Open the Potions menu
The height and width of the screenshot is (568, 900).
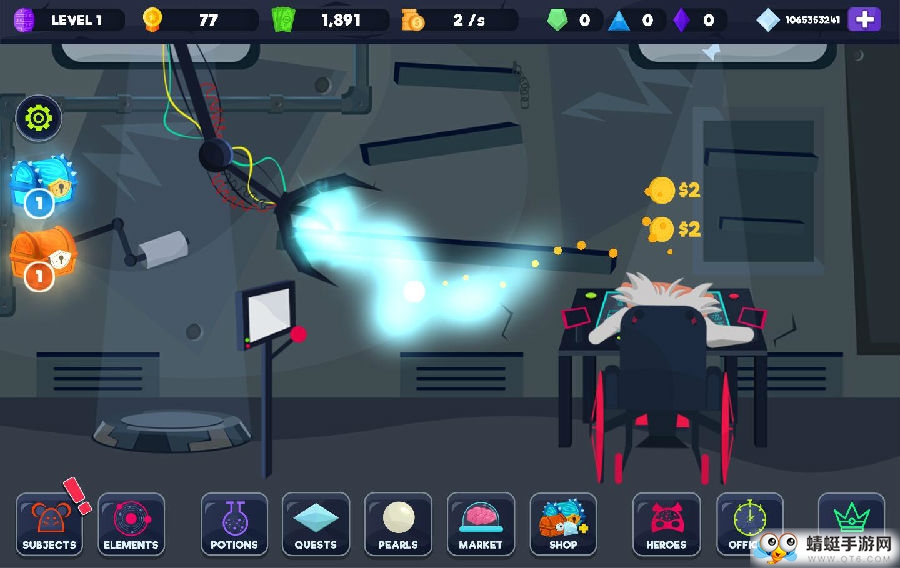coord(234,524)
